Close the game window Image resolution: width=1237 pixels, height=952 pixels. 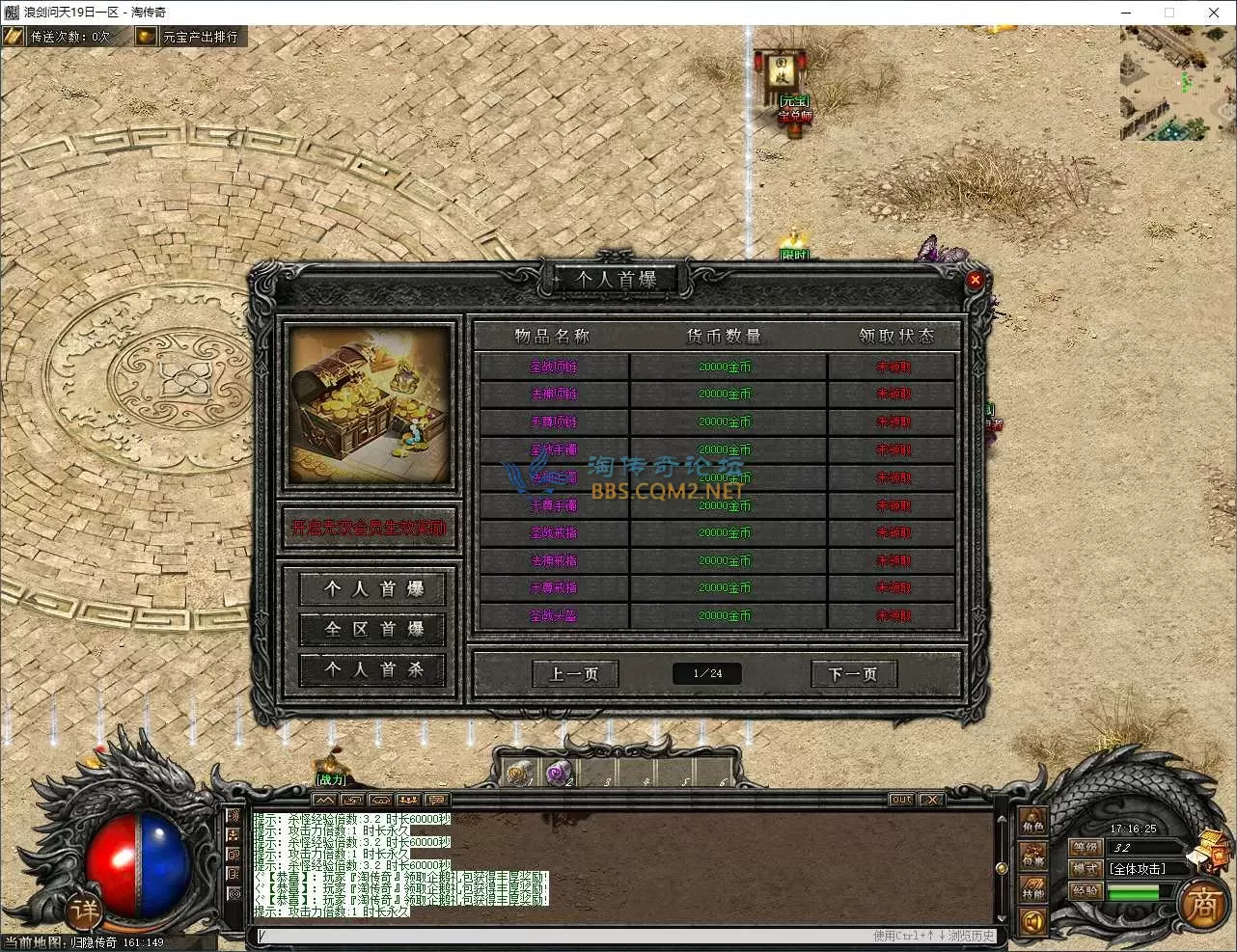1214,13
